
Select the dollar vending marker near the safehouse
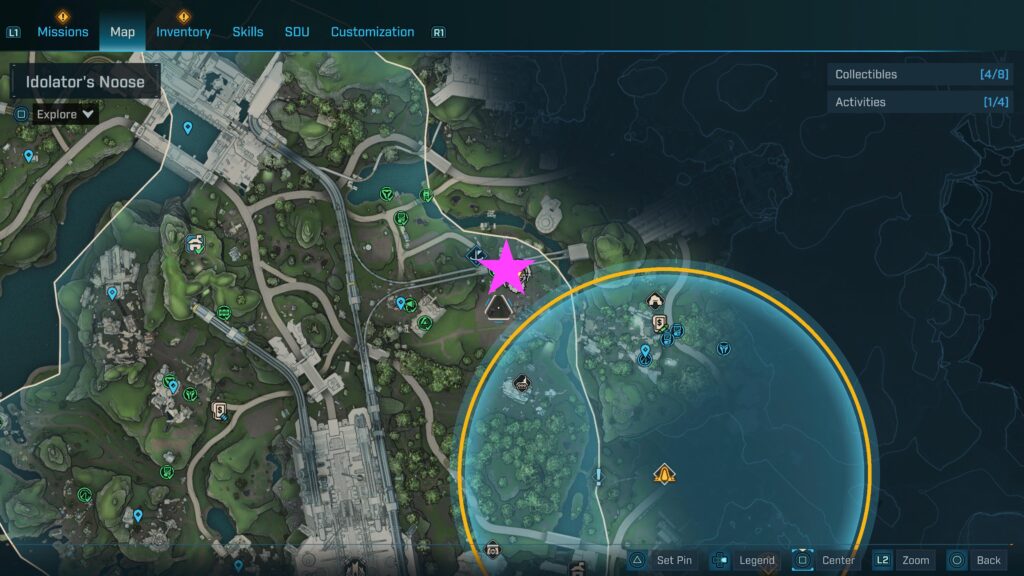tap(660, 322)
